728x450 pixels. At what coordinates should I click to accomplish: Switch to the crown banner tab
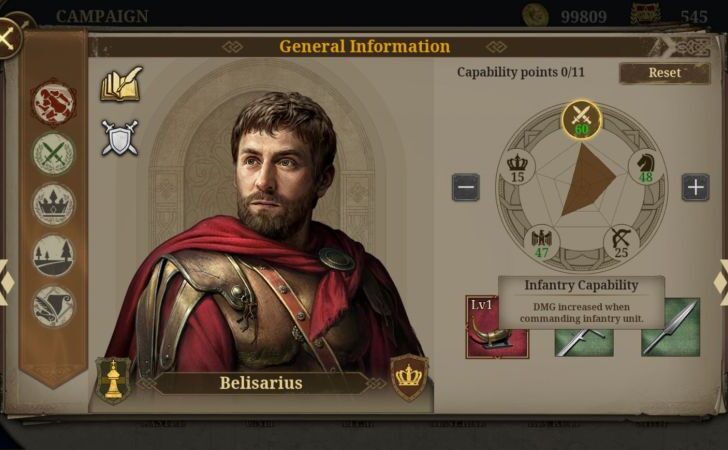pos(53,205)
